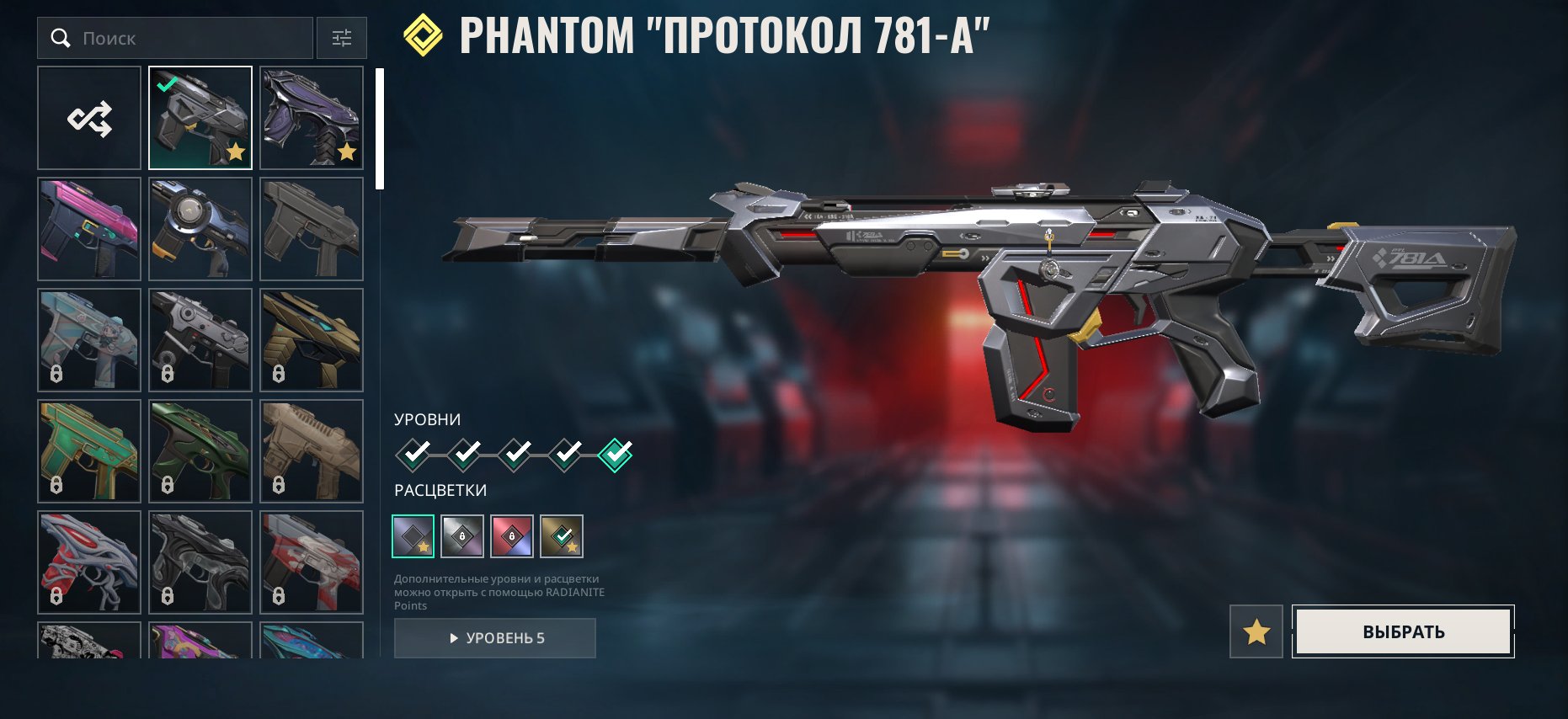The width and height of the screenshot is (1568, 719).
Task: Select the random skin shuffle icon
Action: [88, 118]
